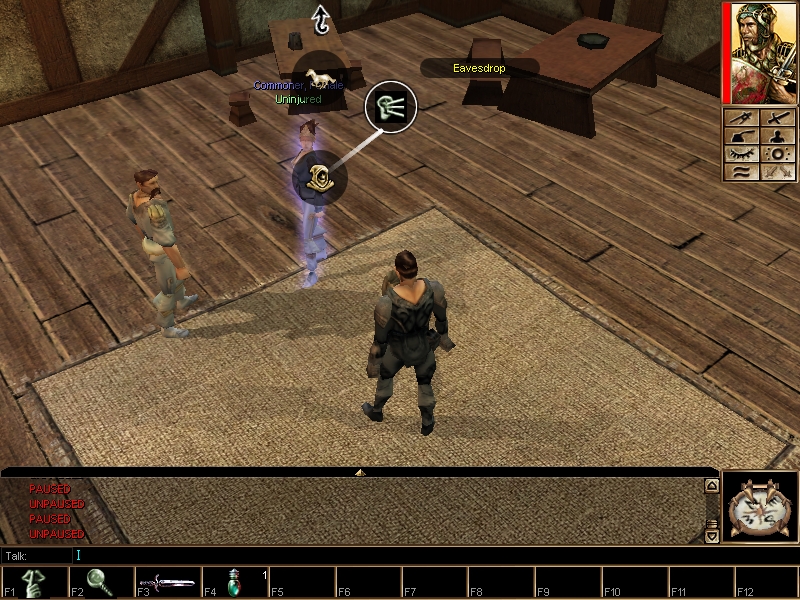Image resolution: width=800 pixels, height=600 pixels.
Task: Use the F4 green potion quickslot
Action: [x=236, y=583]
